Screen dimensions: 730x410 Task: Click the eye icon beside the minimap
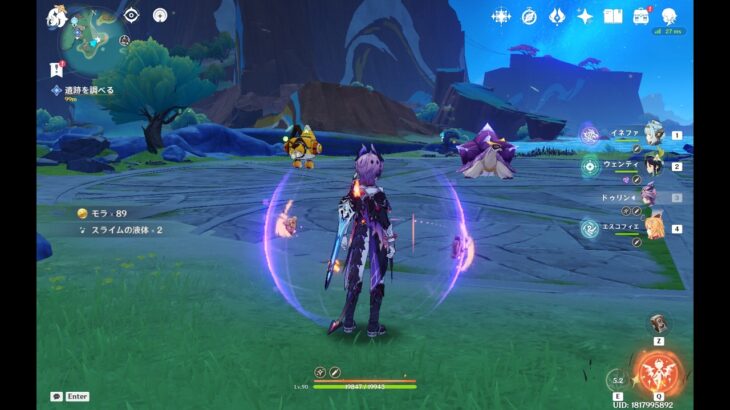(131, 15)
